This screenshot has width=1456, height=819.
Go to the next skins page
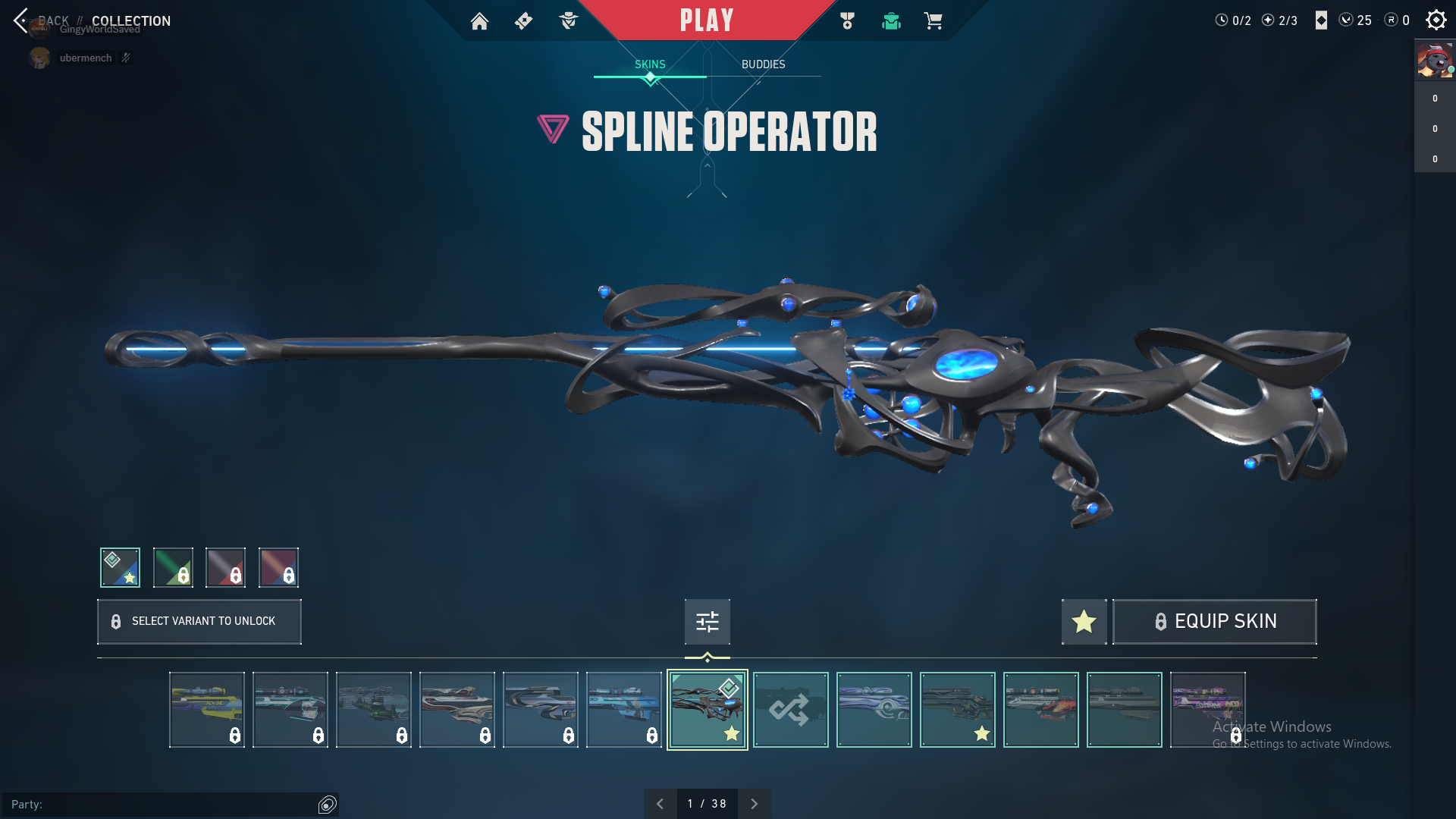pyautogui.click(x=754, y=804)
